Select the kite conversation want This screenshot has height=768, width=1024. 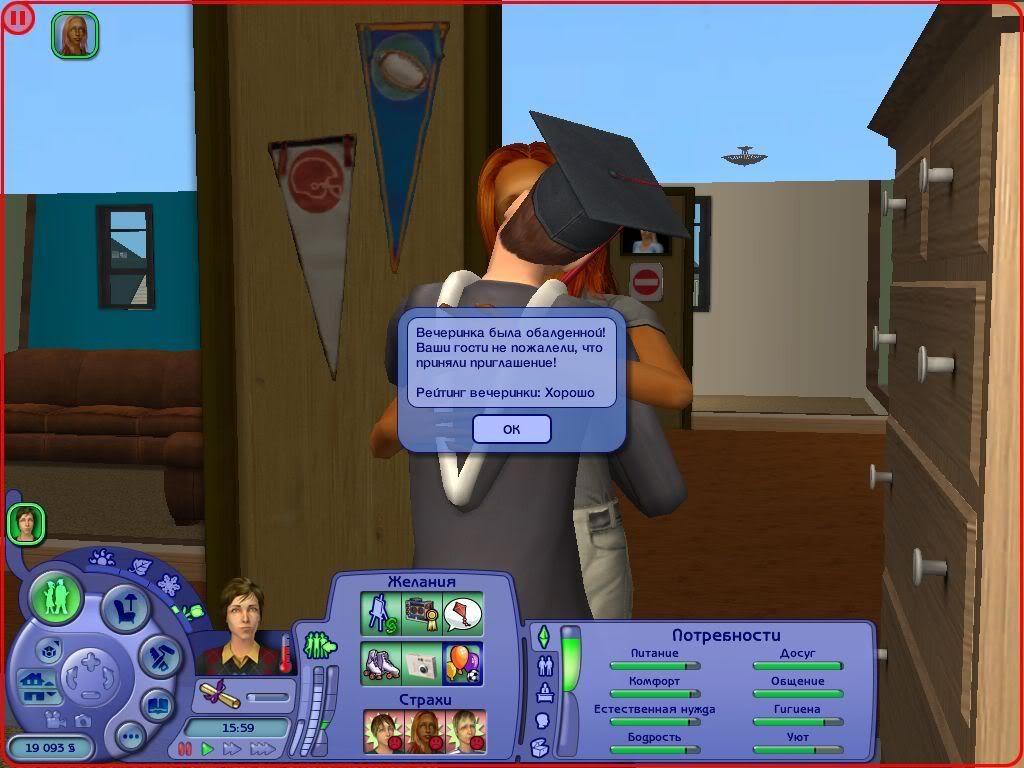(x=463, y=613)
